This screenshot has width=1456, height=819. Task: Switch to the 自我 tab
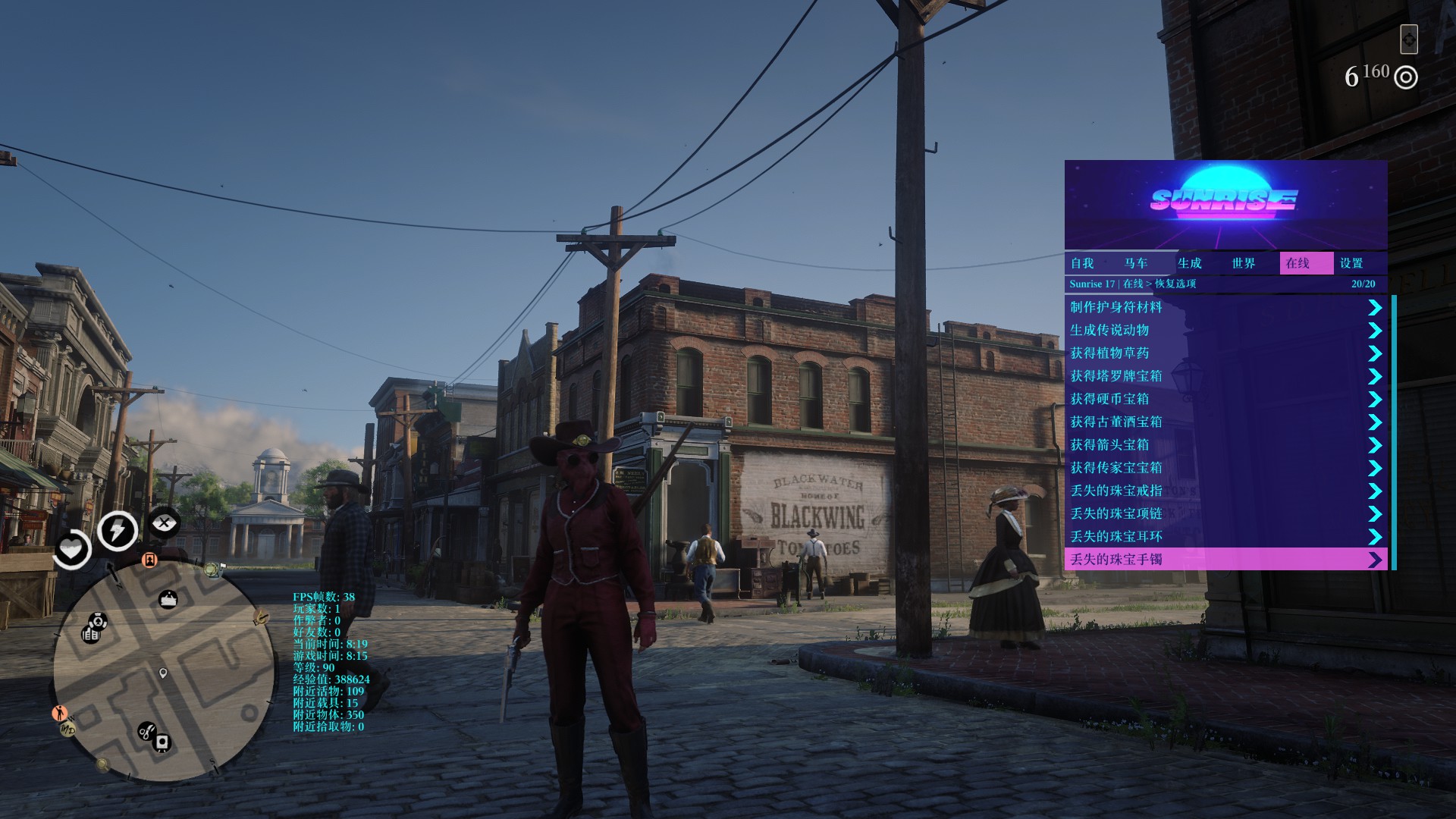coord(1082,263)
